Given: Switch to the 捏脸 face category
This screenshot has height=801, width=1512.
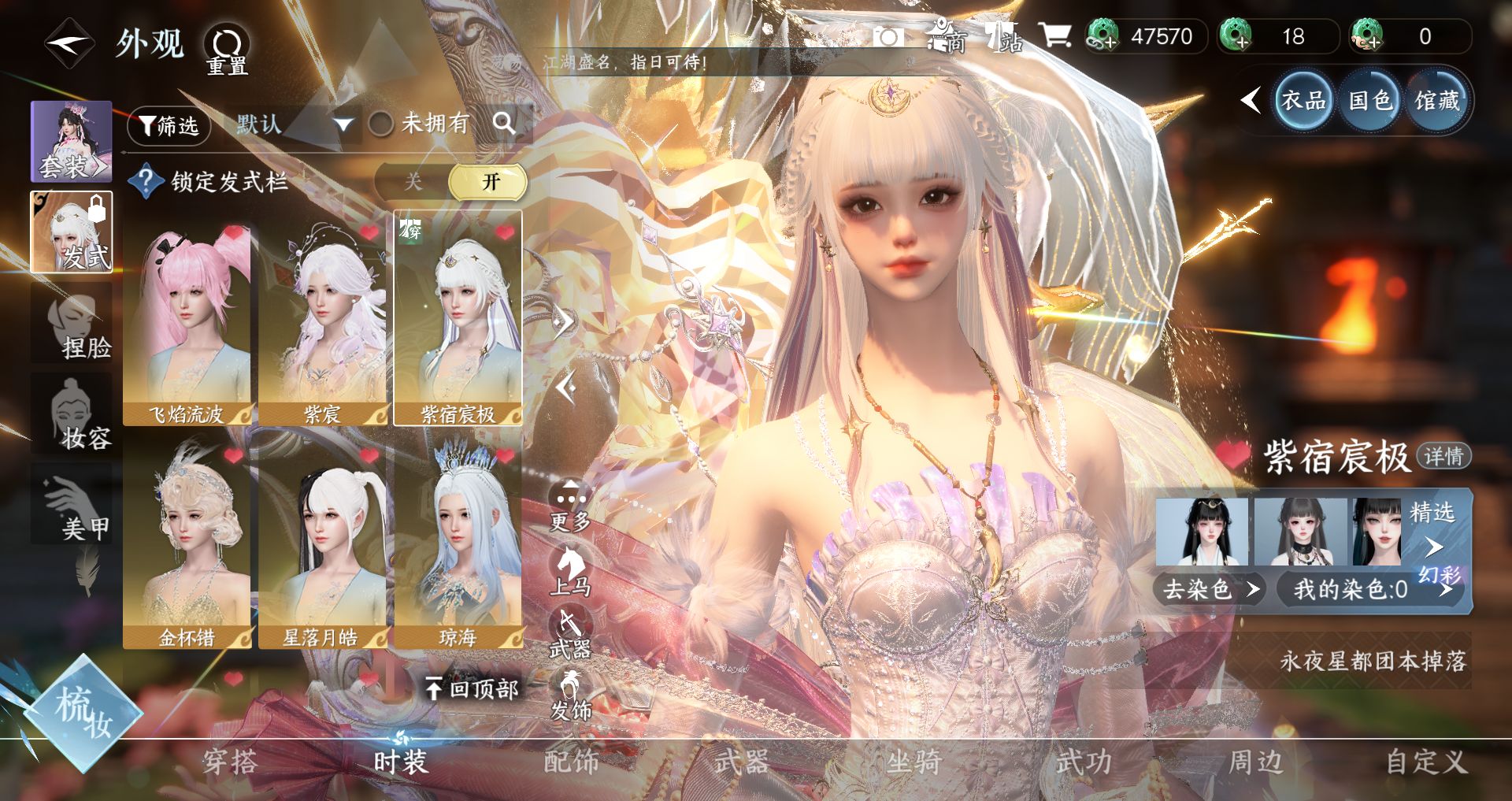Looking at the screenshot, I should tap(72, 326).
